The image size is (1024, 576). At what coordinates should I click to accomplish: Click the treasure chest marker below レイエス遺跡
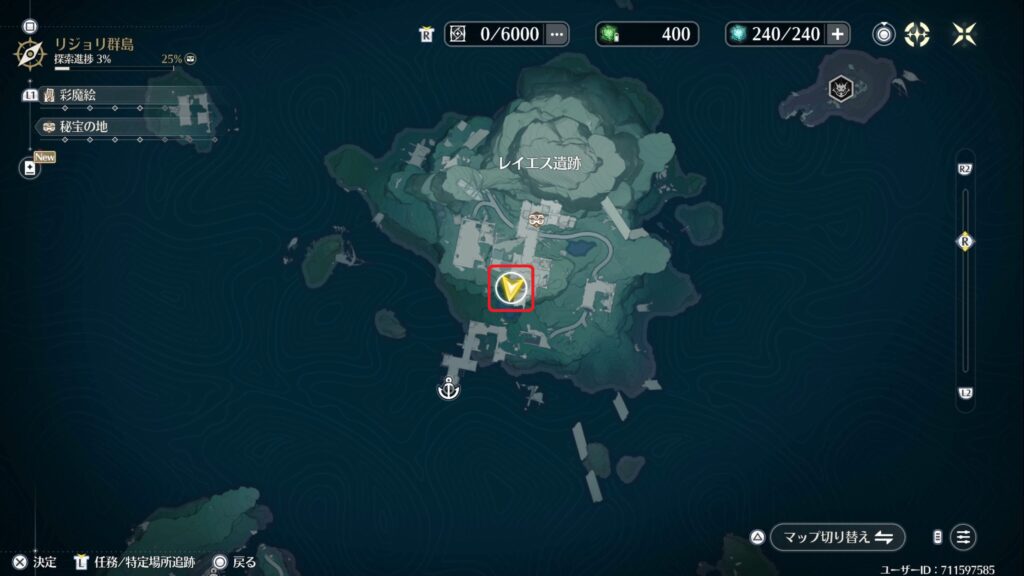coord(537,217)
